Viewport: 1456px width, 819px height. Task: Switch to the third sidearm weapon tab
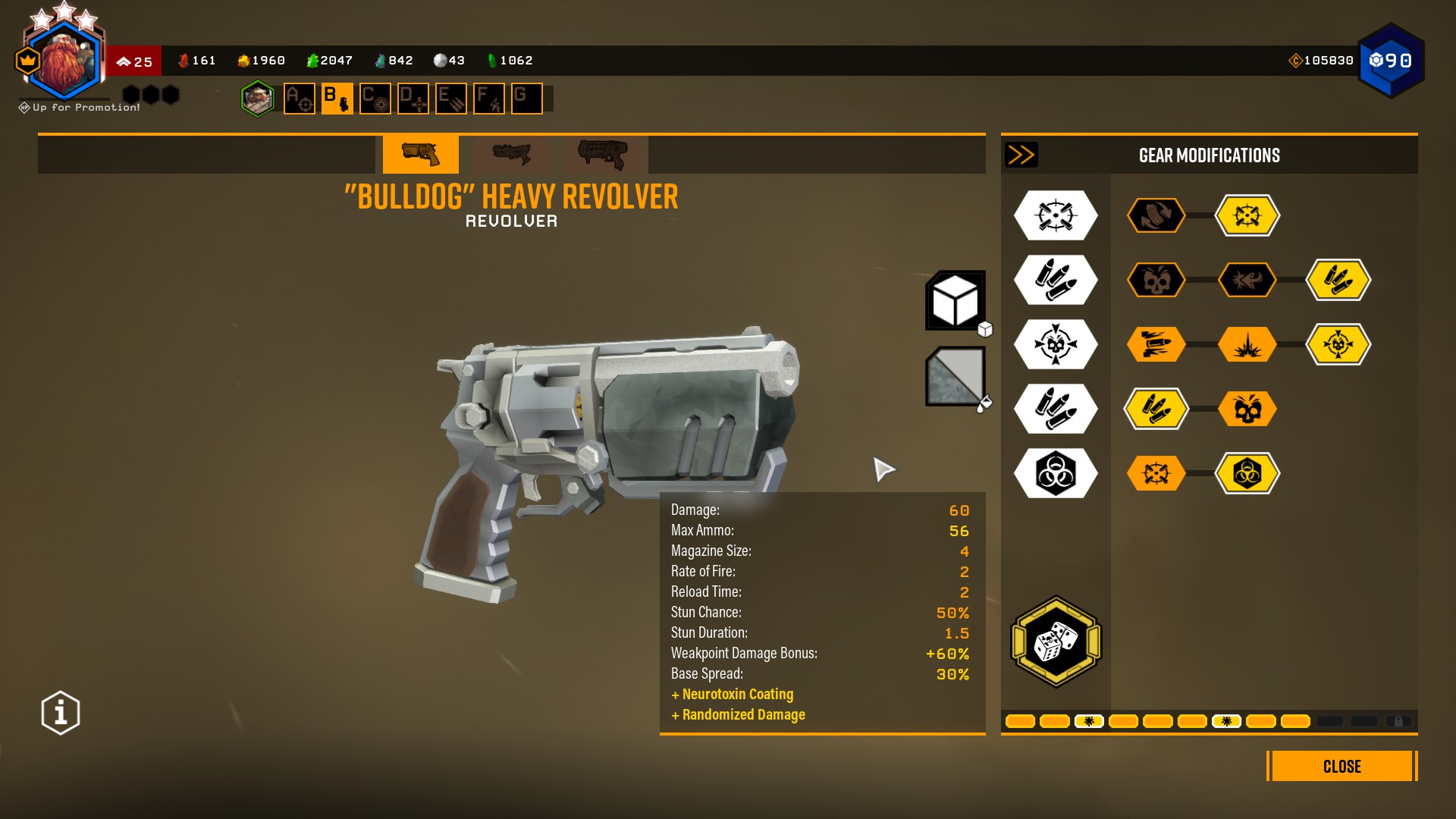click(603, 154)
